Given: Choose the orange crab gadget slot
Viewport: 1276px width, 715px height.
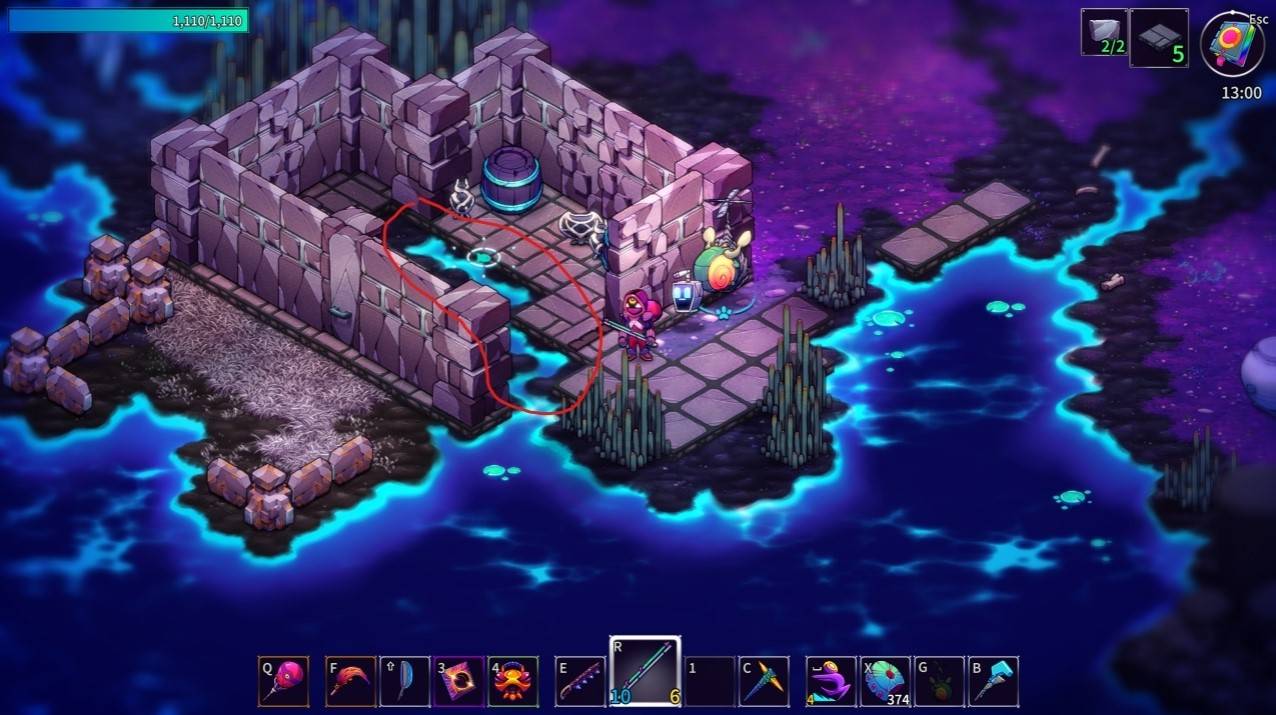Looking at the screenshot, I should click(x=513, y=681).
